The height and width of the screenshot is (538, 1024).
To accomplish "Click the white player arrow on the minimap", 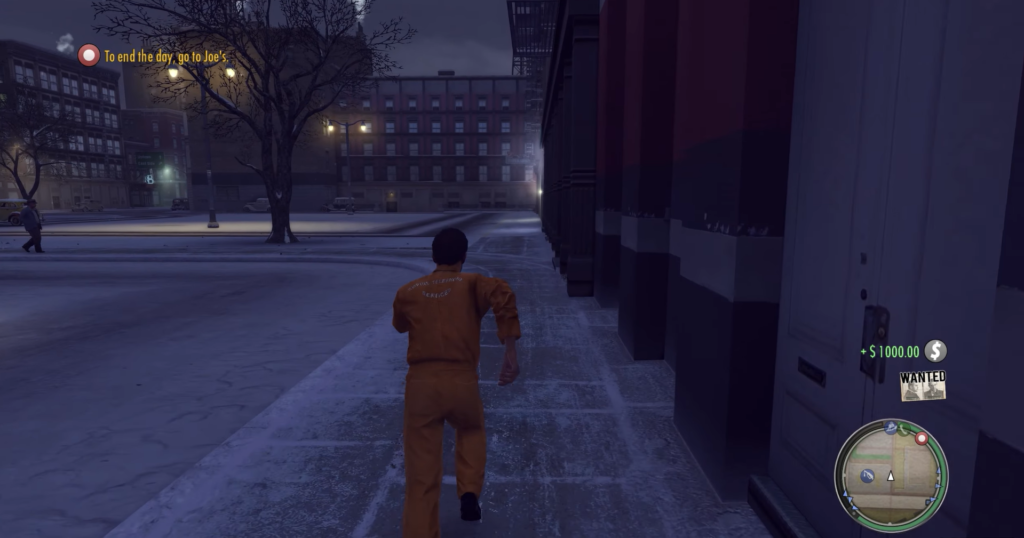I will (891, 477).
